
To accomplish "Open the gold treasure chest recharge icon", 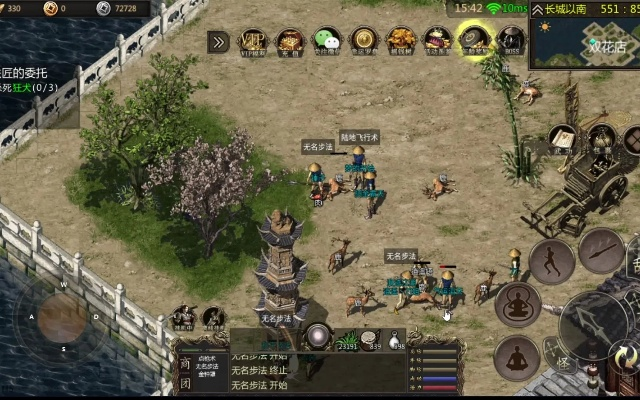I will (x=290, y=41).
